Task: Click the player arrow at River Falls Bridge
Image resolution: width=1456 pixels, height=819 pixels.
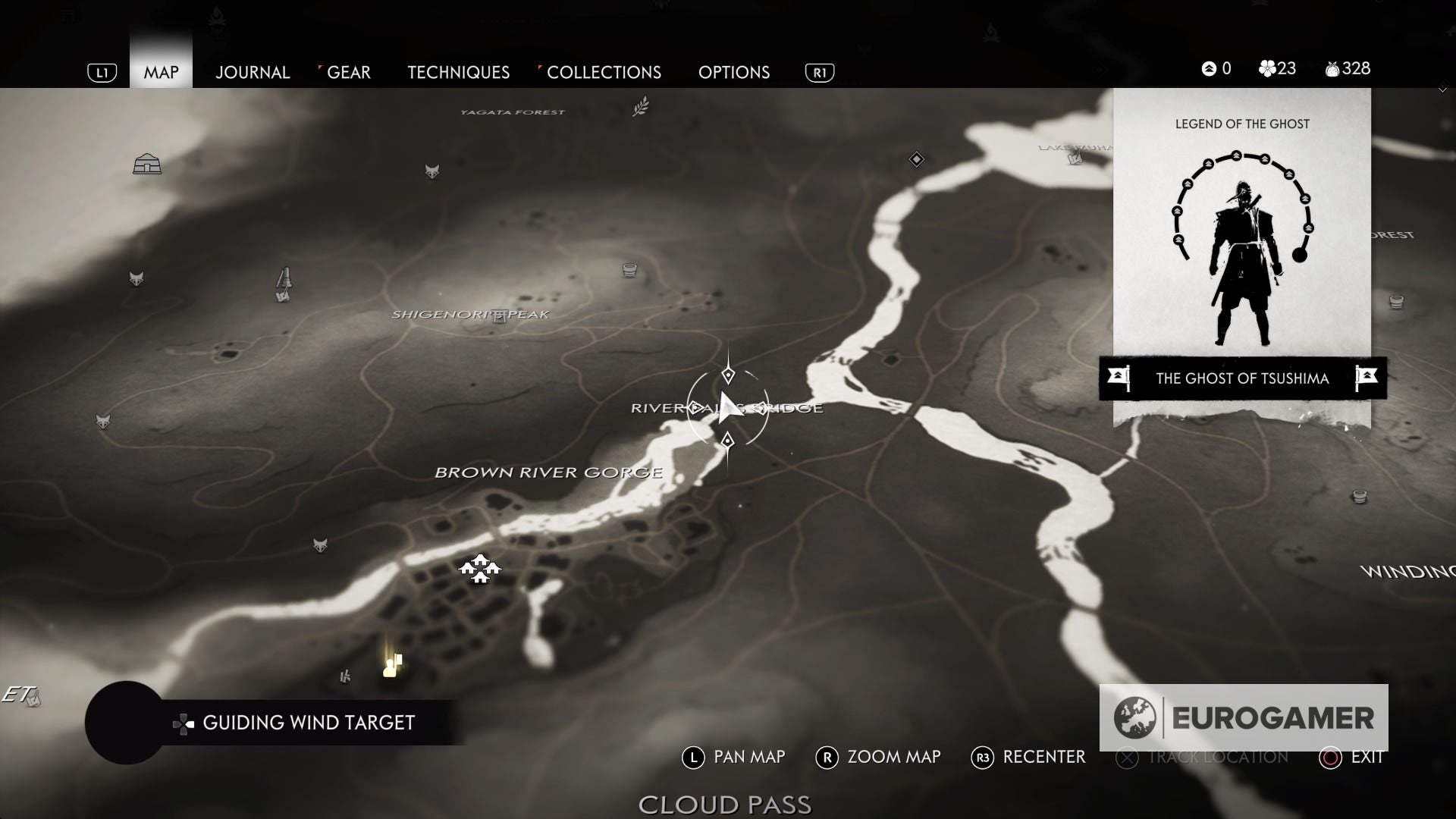Action: pyautogui.click(x=728, y=408)
